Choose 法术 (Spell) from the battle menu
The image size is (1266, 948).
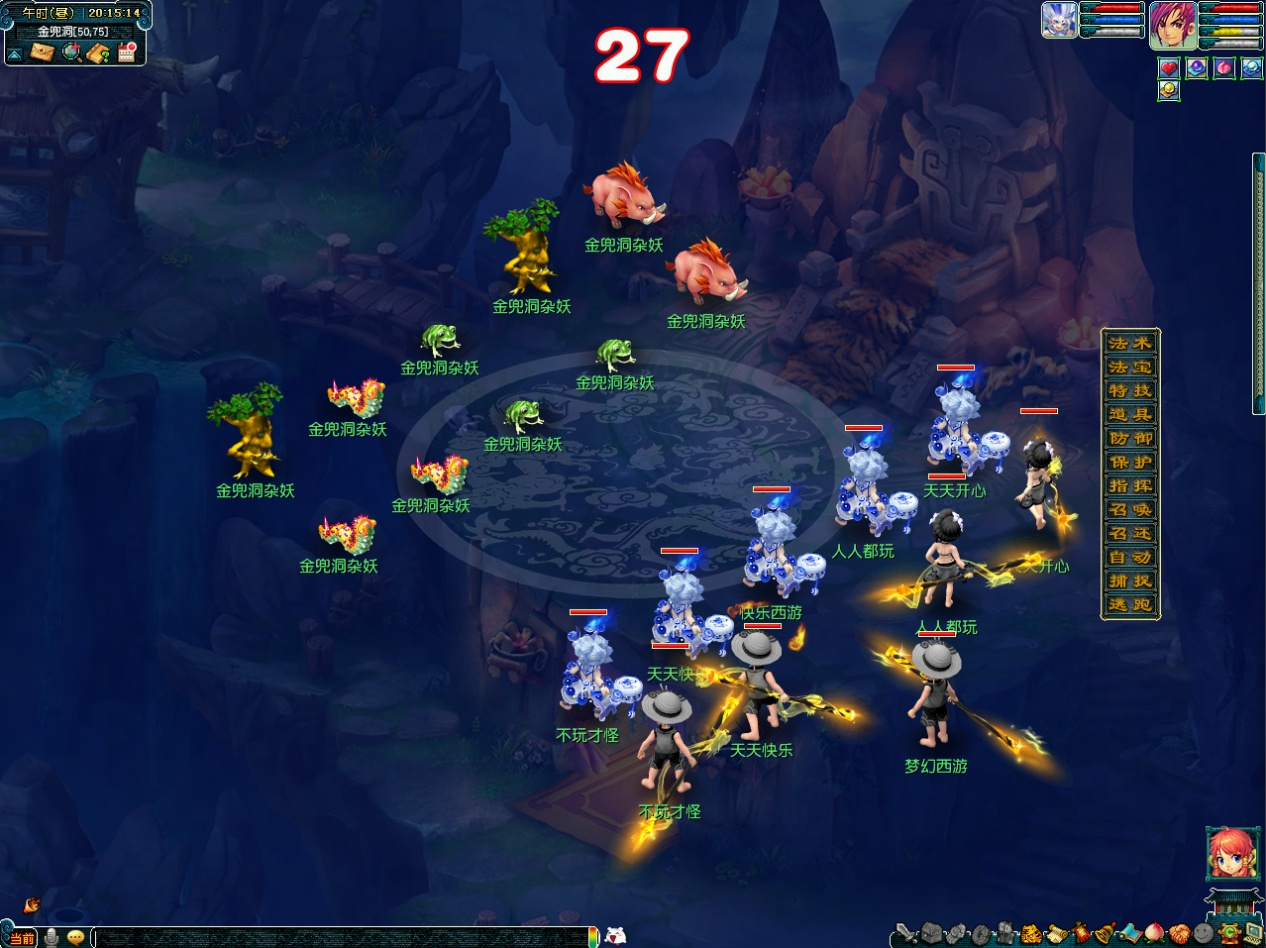pyautogui.click(x=1130, y=343)
